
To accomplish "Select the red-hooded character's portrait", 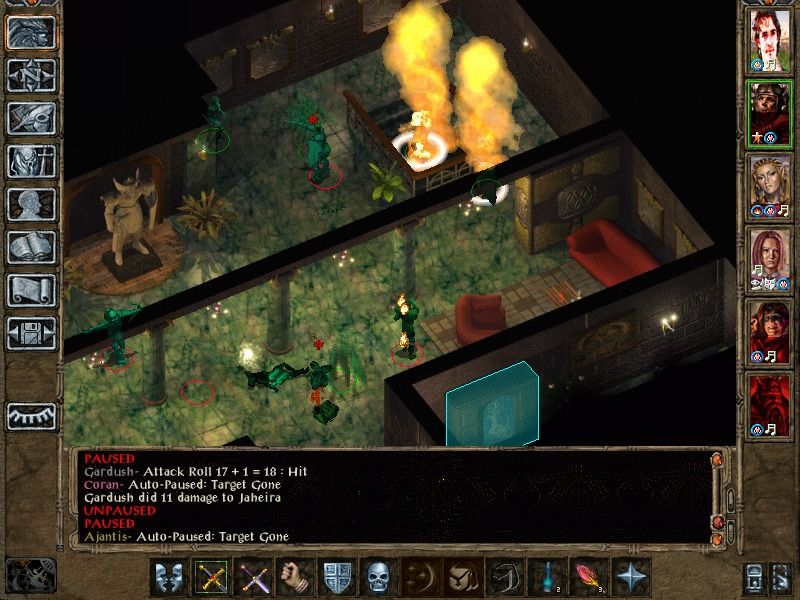I will click(770, 332).
